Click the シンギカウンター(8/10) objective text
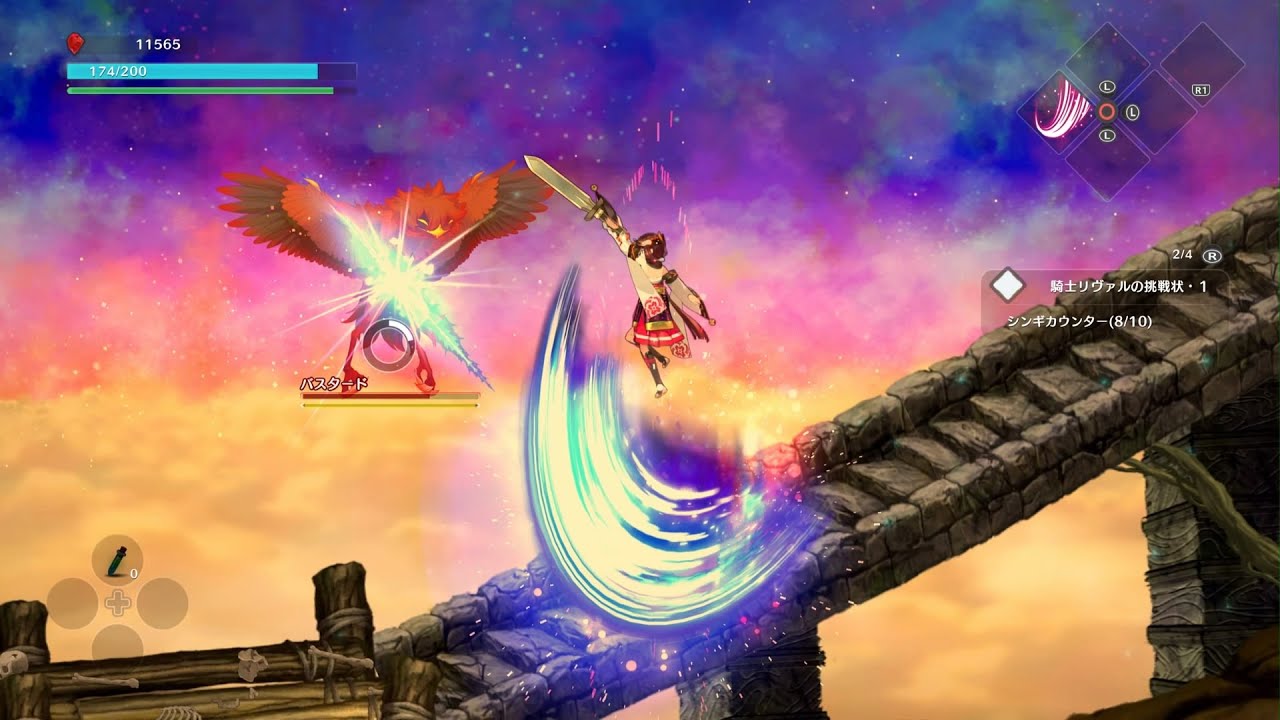Image resolution: width=1280 pixels, height=720 pixels. [1079, 319]
